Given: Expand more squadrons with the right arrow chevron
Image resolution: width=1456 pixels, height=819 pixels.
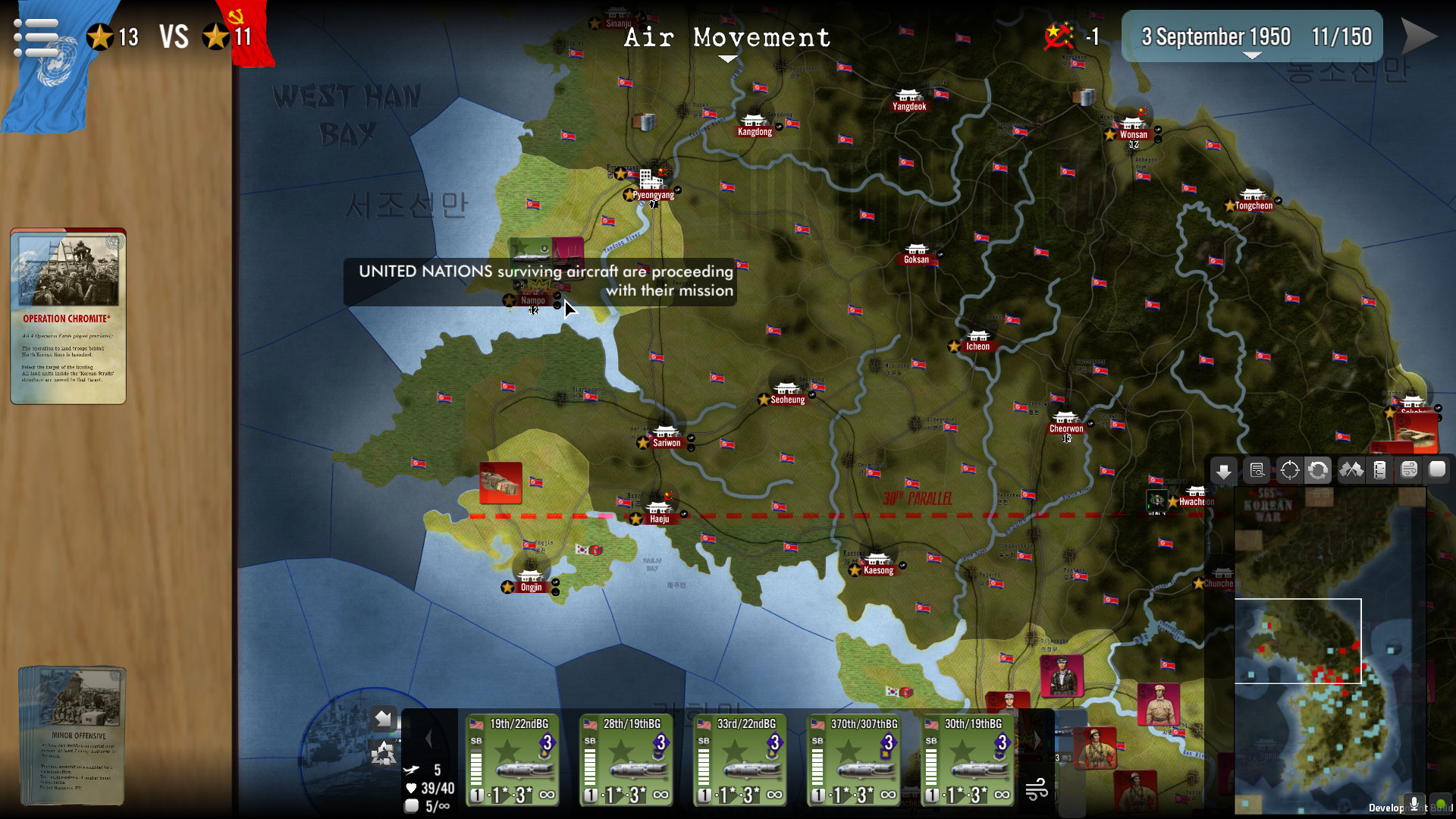Looking at the screenshot, I should tap(1037, 739).
